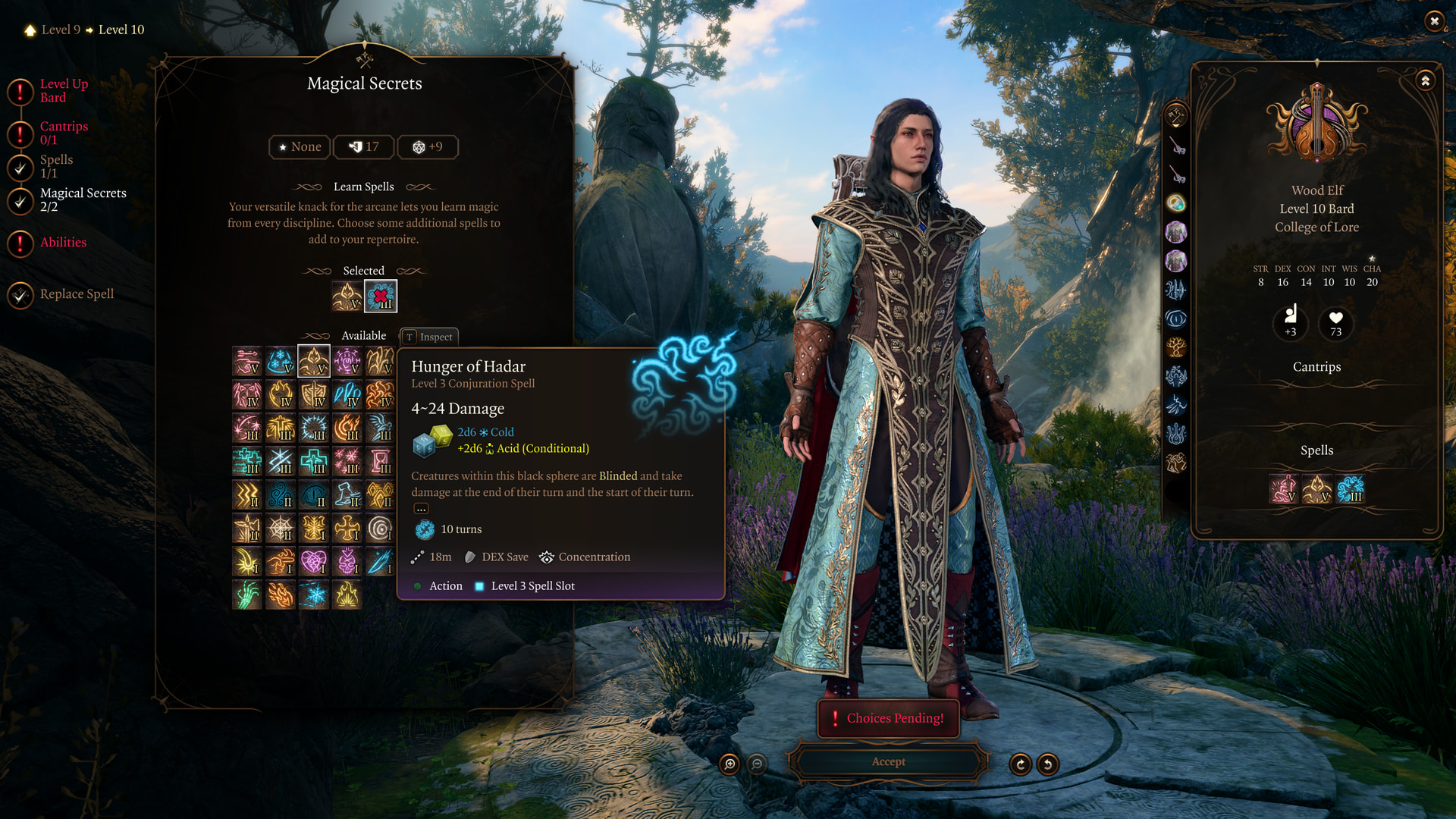Viewport: 1456px width, 819px height.
Task: Rotate the character counterclockwise
Action: 1048,764
